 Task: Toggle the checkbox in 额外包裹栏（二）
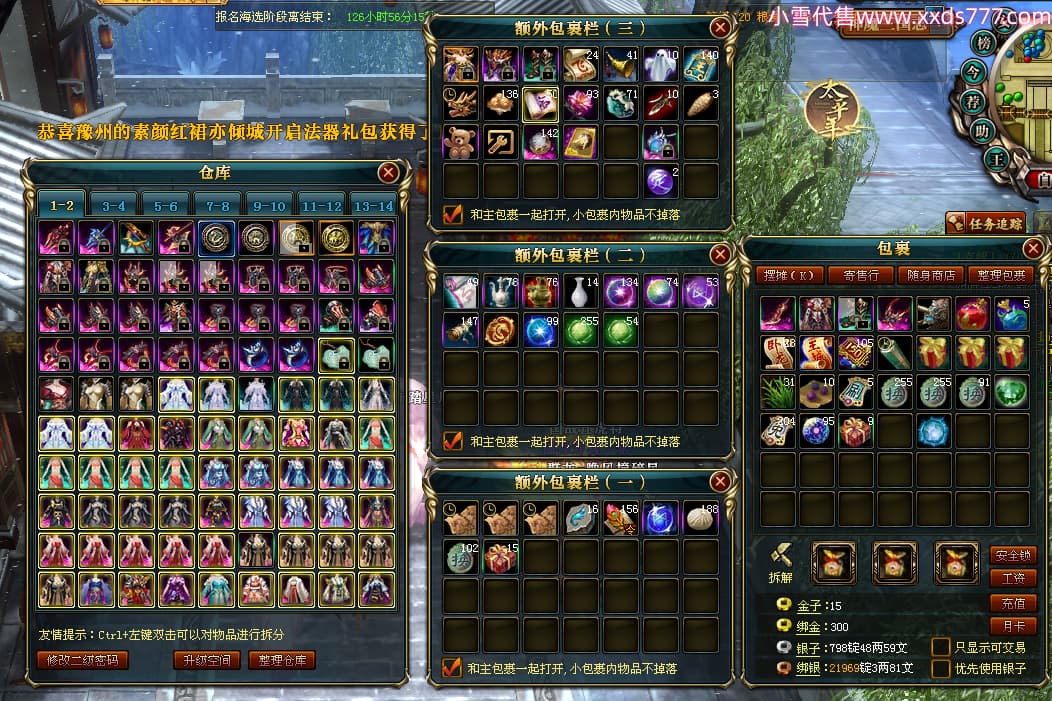[453, 440]
